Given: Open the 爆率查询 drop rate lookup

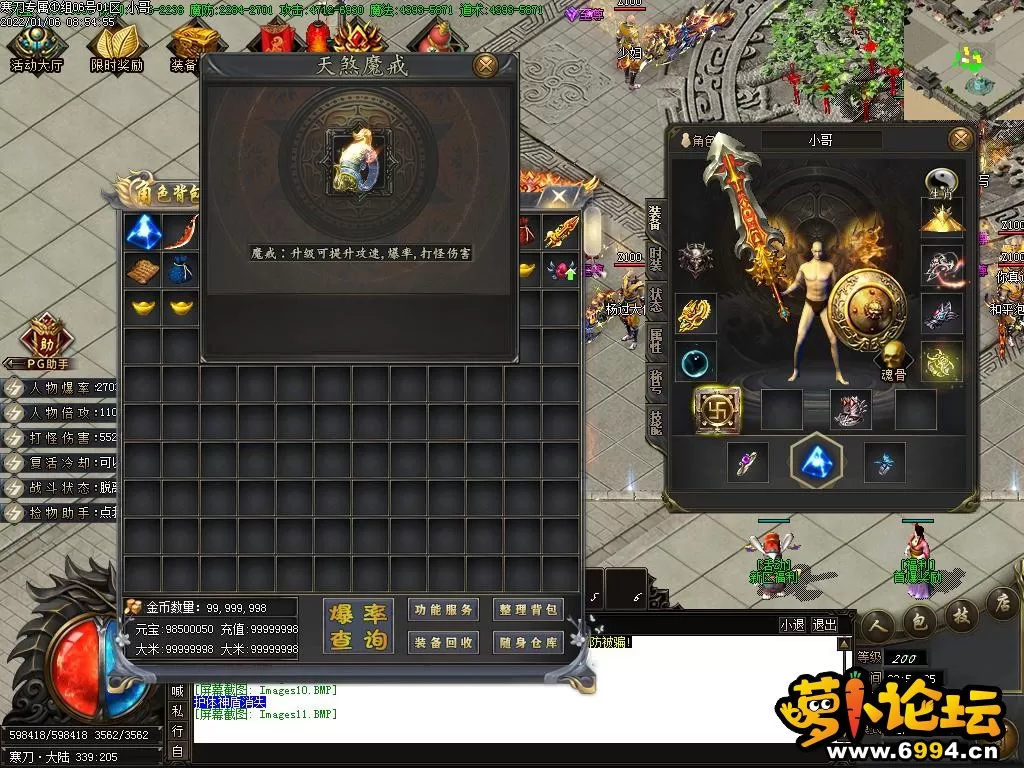Looking at the screenshot, I should click(x=357, y=627).
